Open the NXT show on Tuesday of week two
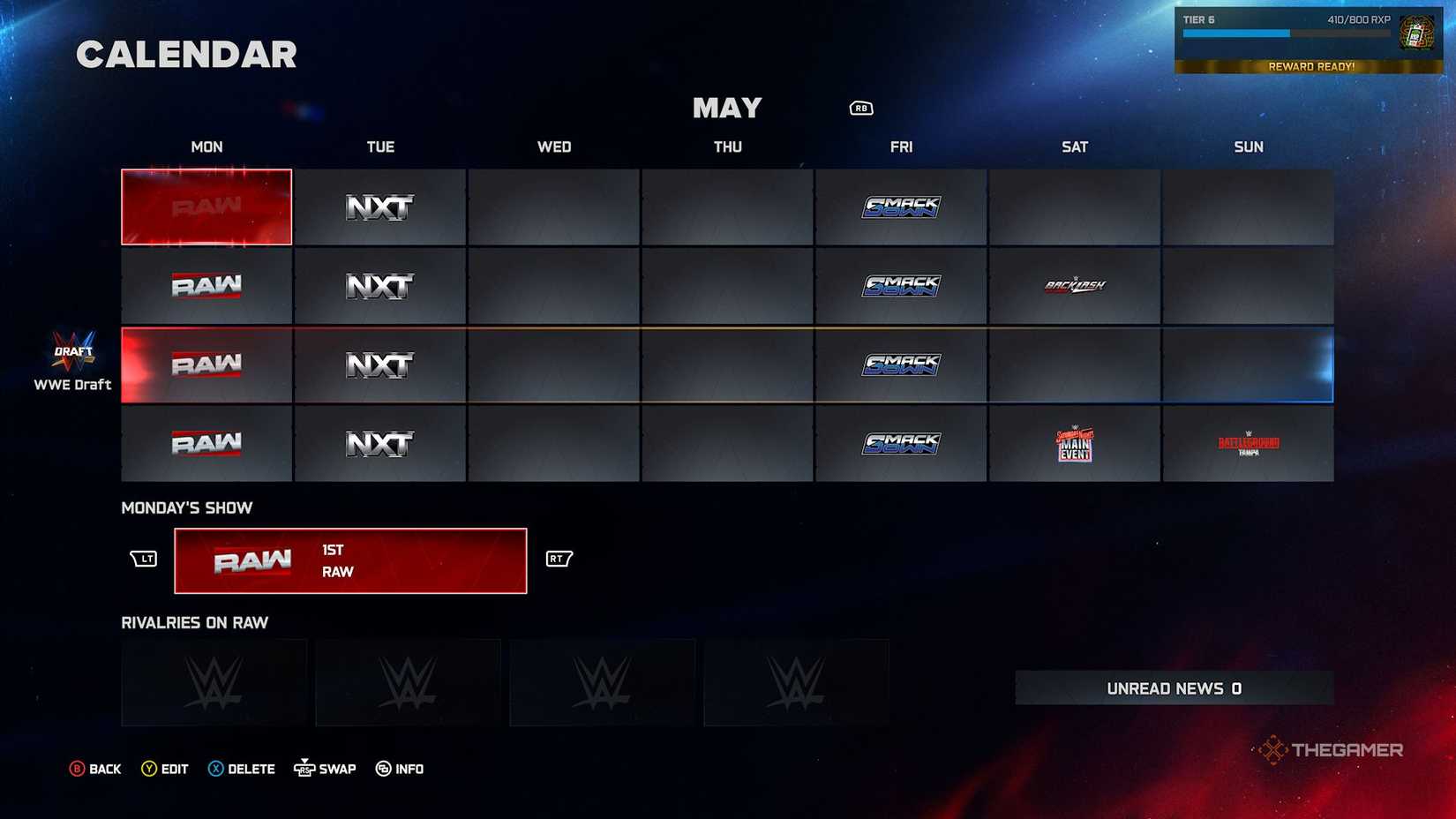1456x819 pixels. pyautogui.click(x=379, y=286)
